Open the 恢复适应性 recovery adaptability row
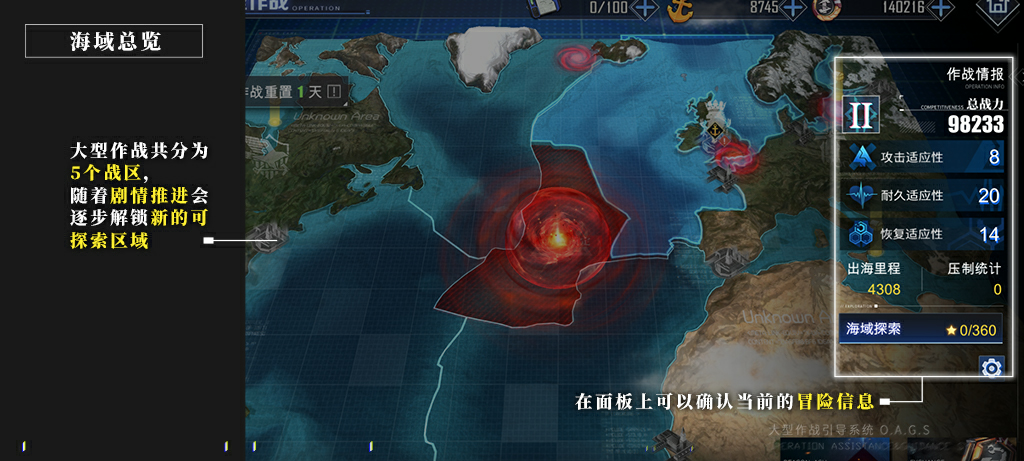 pos(920,234)
